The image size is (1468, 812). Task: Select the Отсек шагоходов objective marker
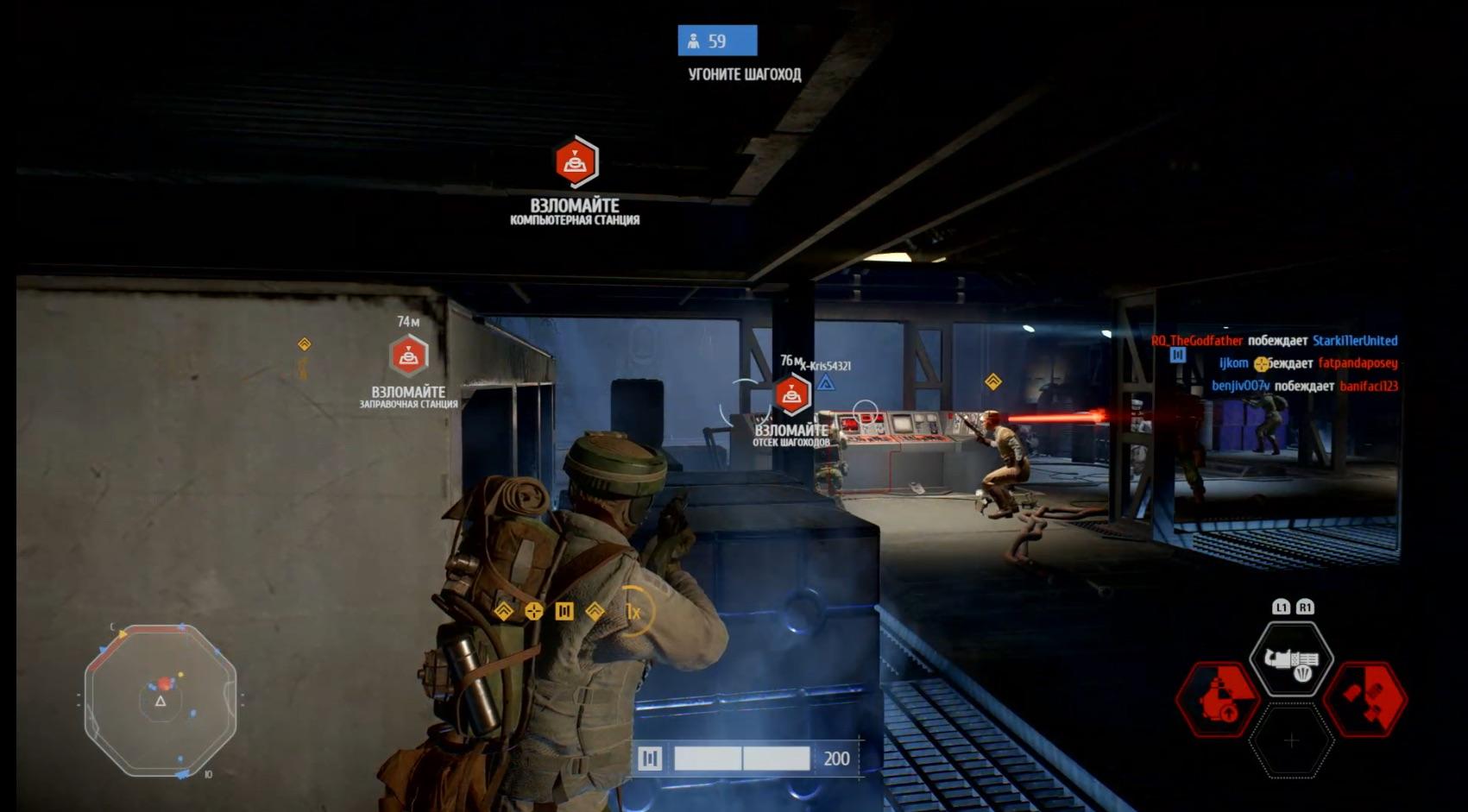(791, 395)
